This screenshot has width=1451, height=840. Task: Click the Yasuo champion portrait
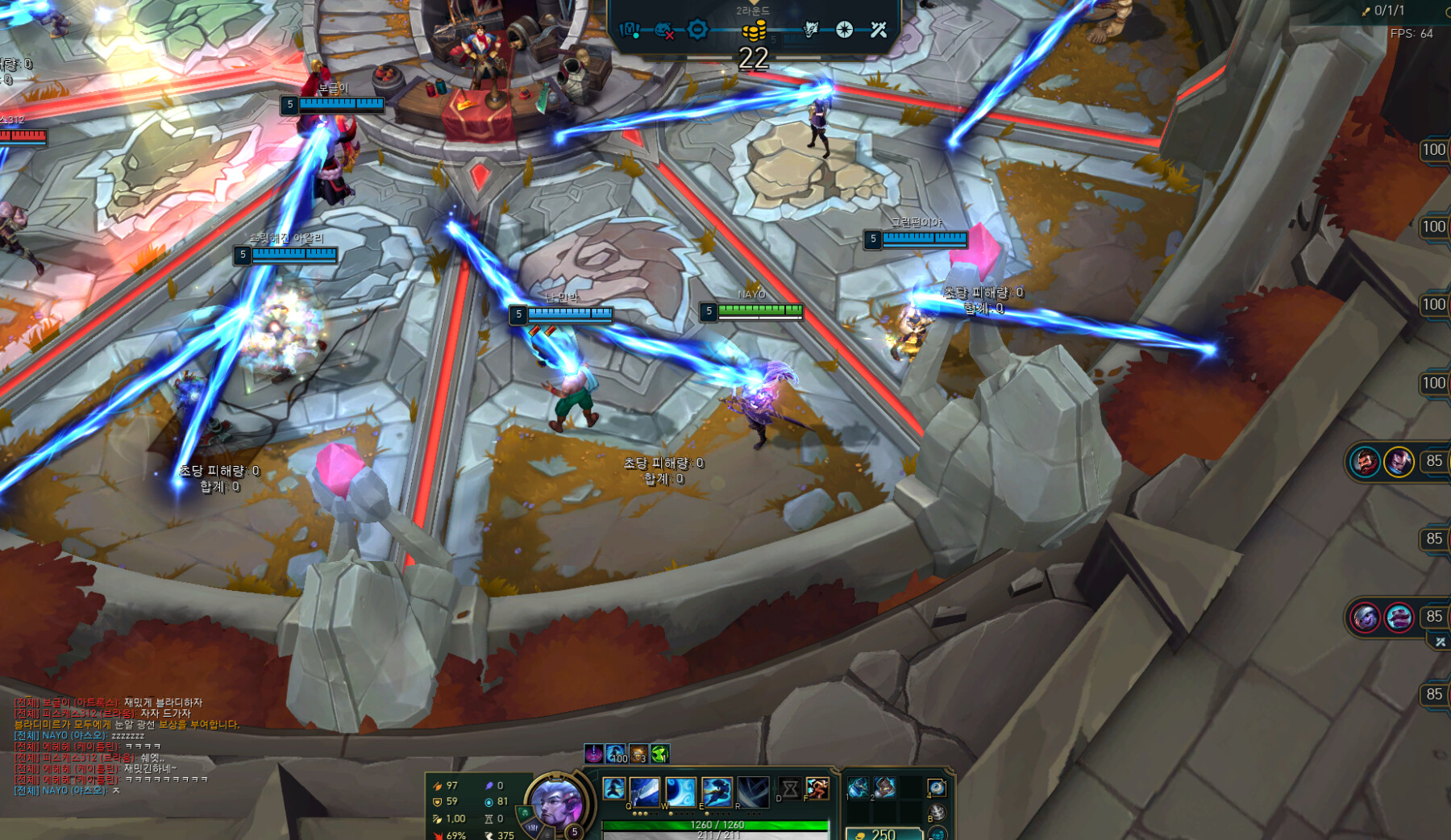pyautogui.click(x=555, y=801)
